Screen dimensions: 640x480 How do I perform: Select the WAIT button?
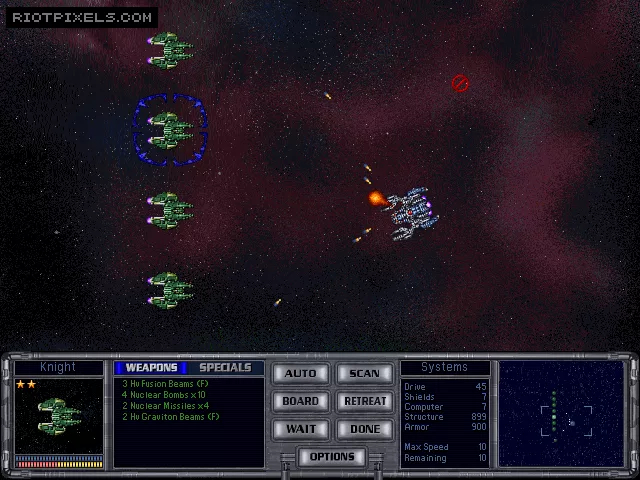click(x=301, y=429)
